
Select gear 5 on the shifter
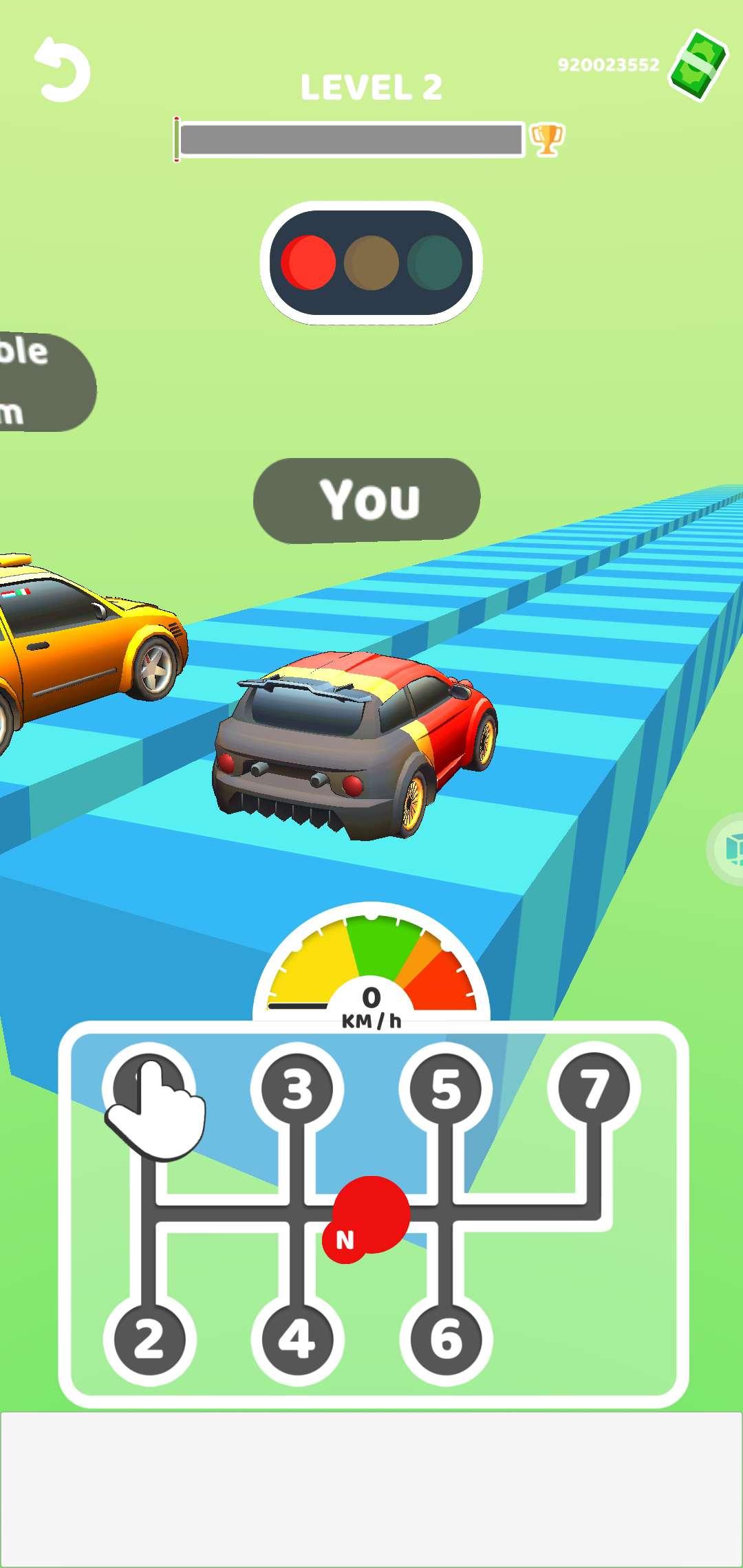pyautogui.click(x=446, y=1089)
